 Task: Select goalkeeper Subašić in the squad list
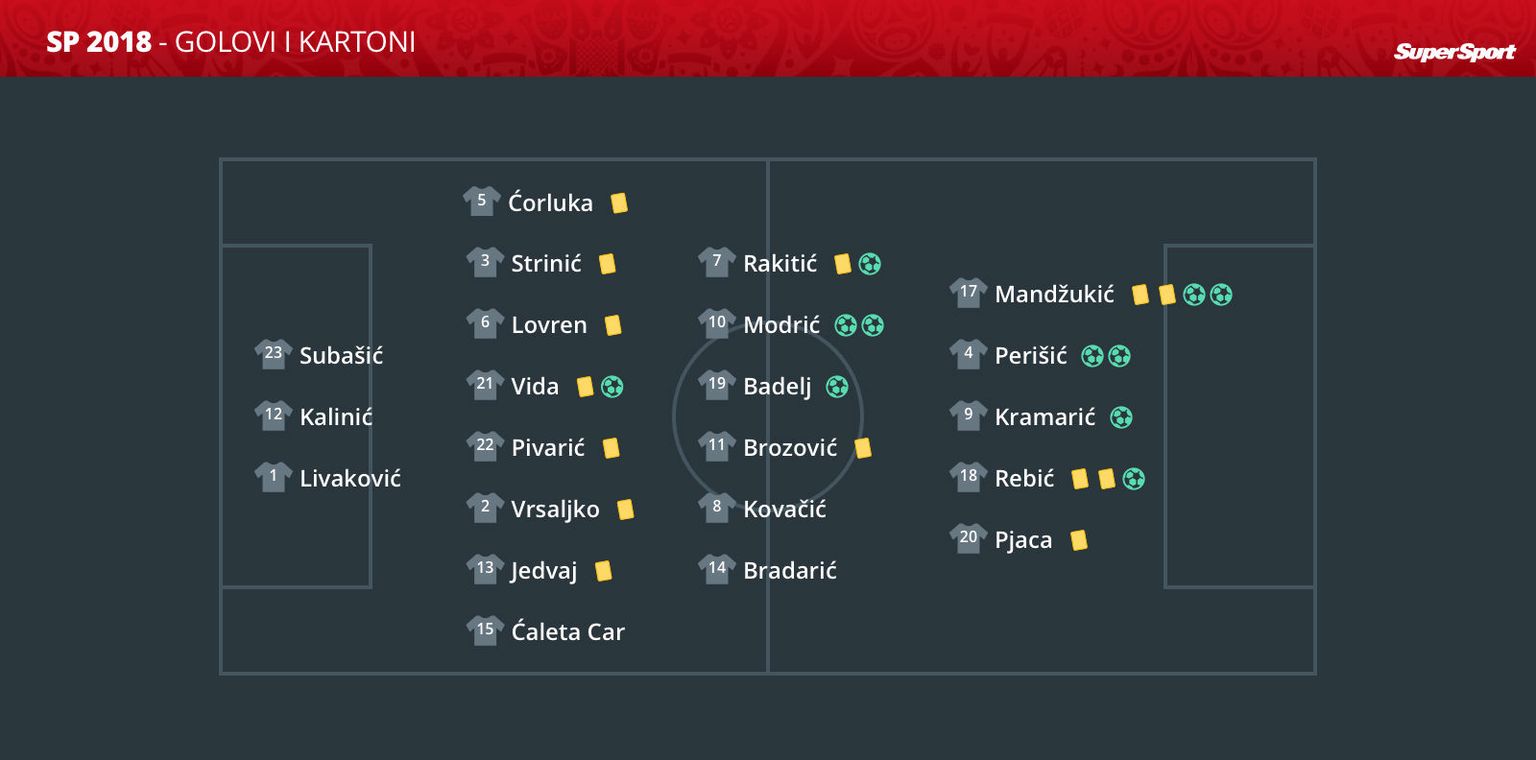[340, 356]
